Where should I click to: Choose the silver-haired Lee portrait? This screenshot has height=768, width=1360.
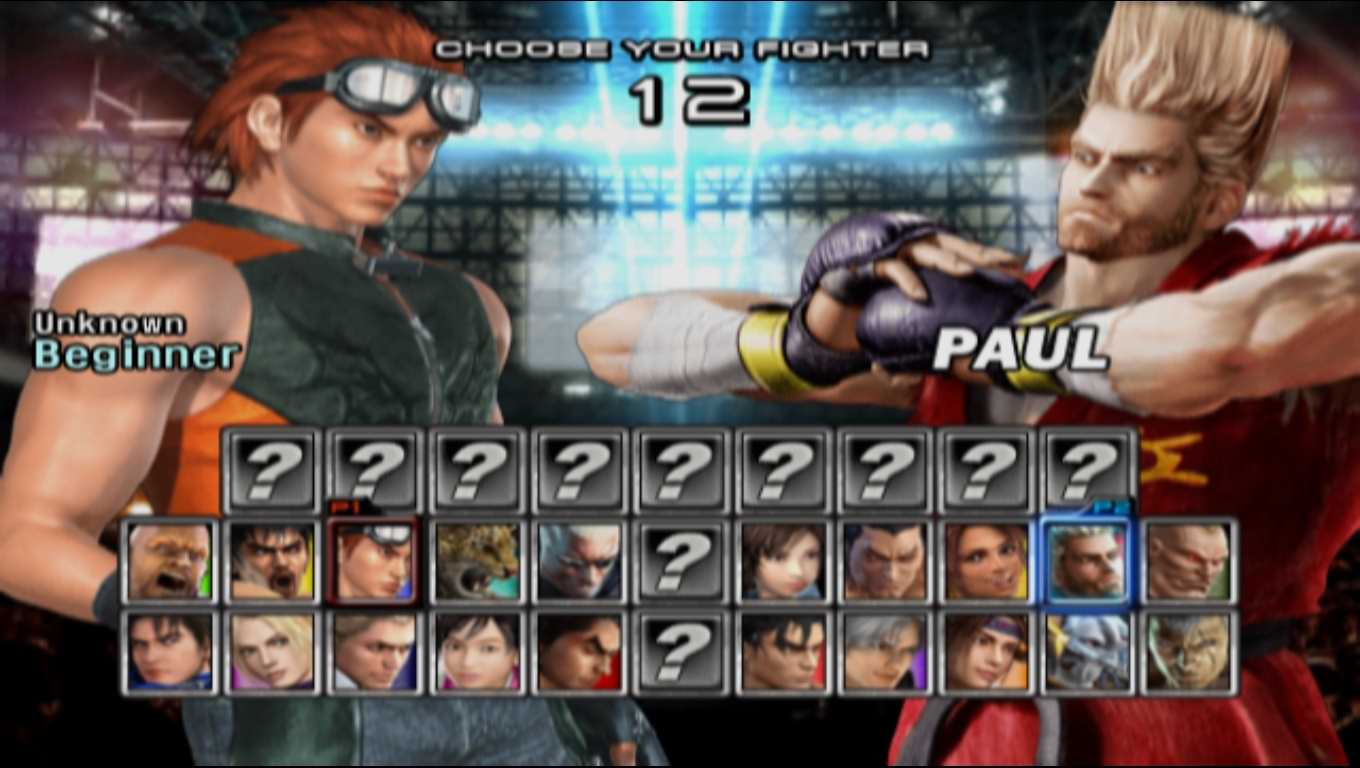pyautogui.click(x=885, y=652)
